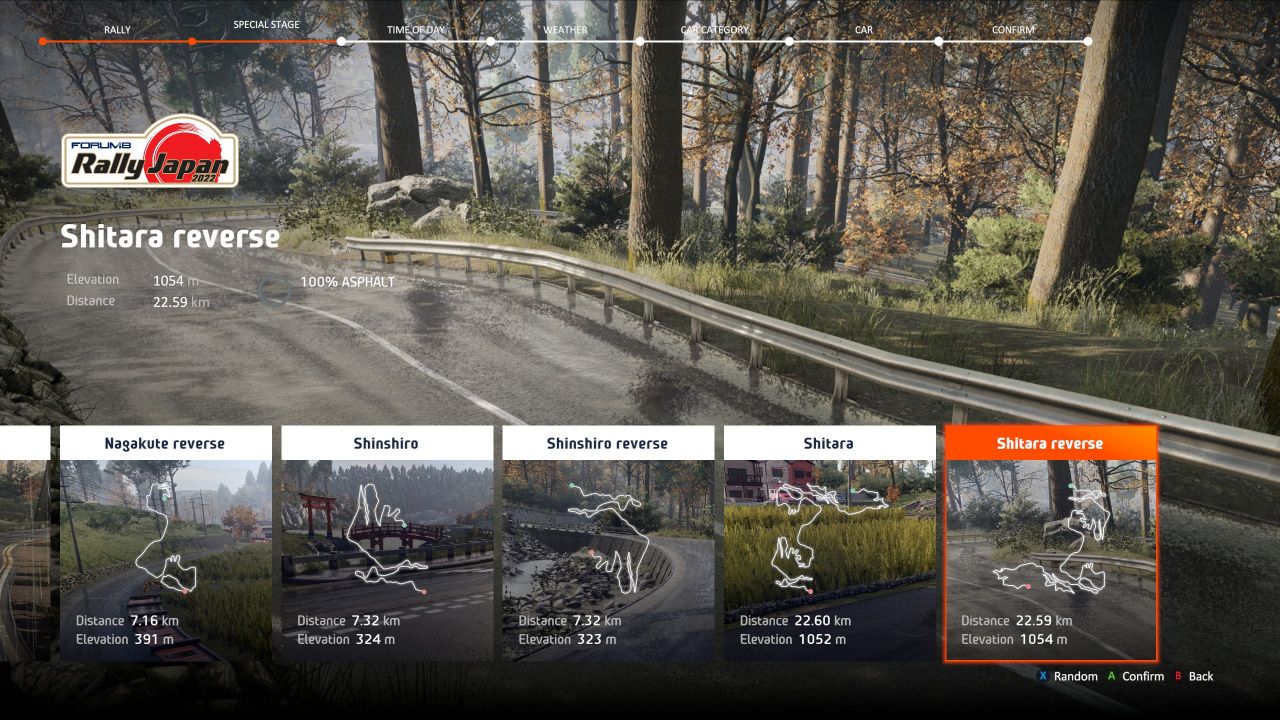The image size is (1280, 720).
Task: Pick the Shinshiro reverse stage card
Action: [x=607, y=543]
